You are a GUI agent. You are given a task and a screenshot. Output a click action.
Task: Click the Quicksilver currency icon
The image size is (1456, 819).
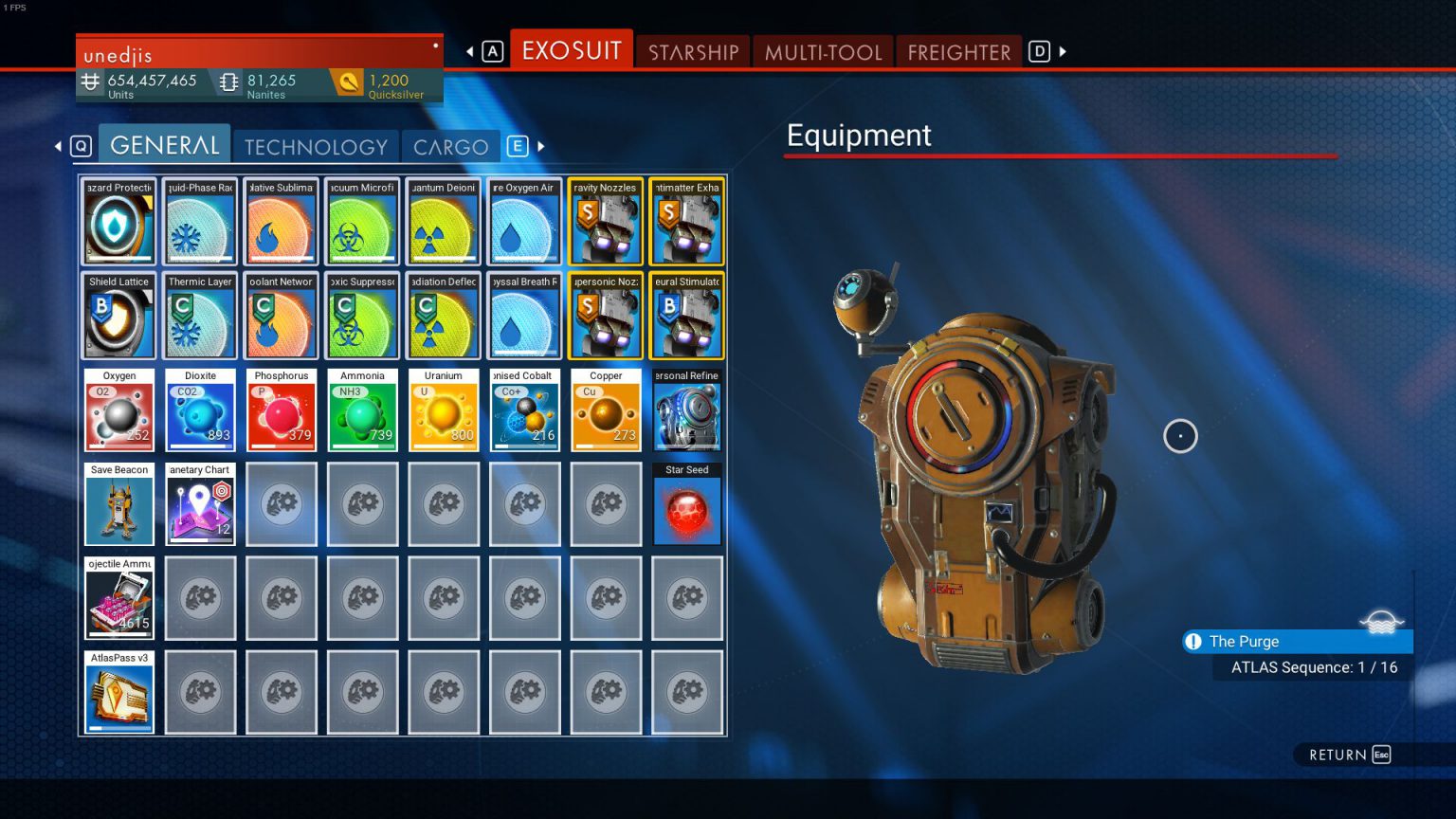347,83
